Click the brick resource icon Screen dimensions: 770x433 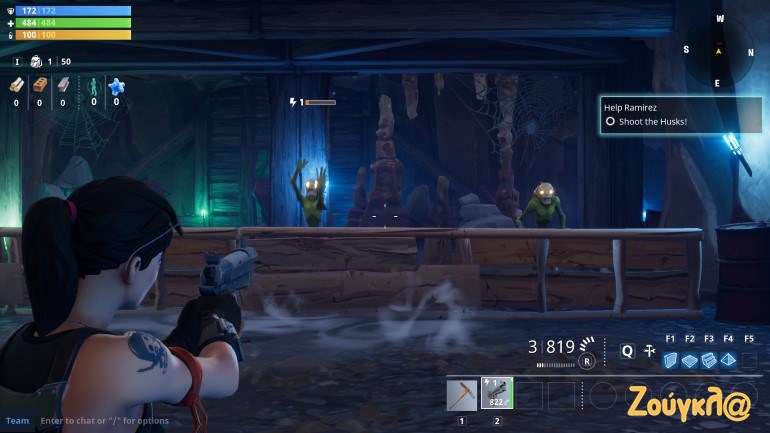click(x=39, y=86)
